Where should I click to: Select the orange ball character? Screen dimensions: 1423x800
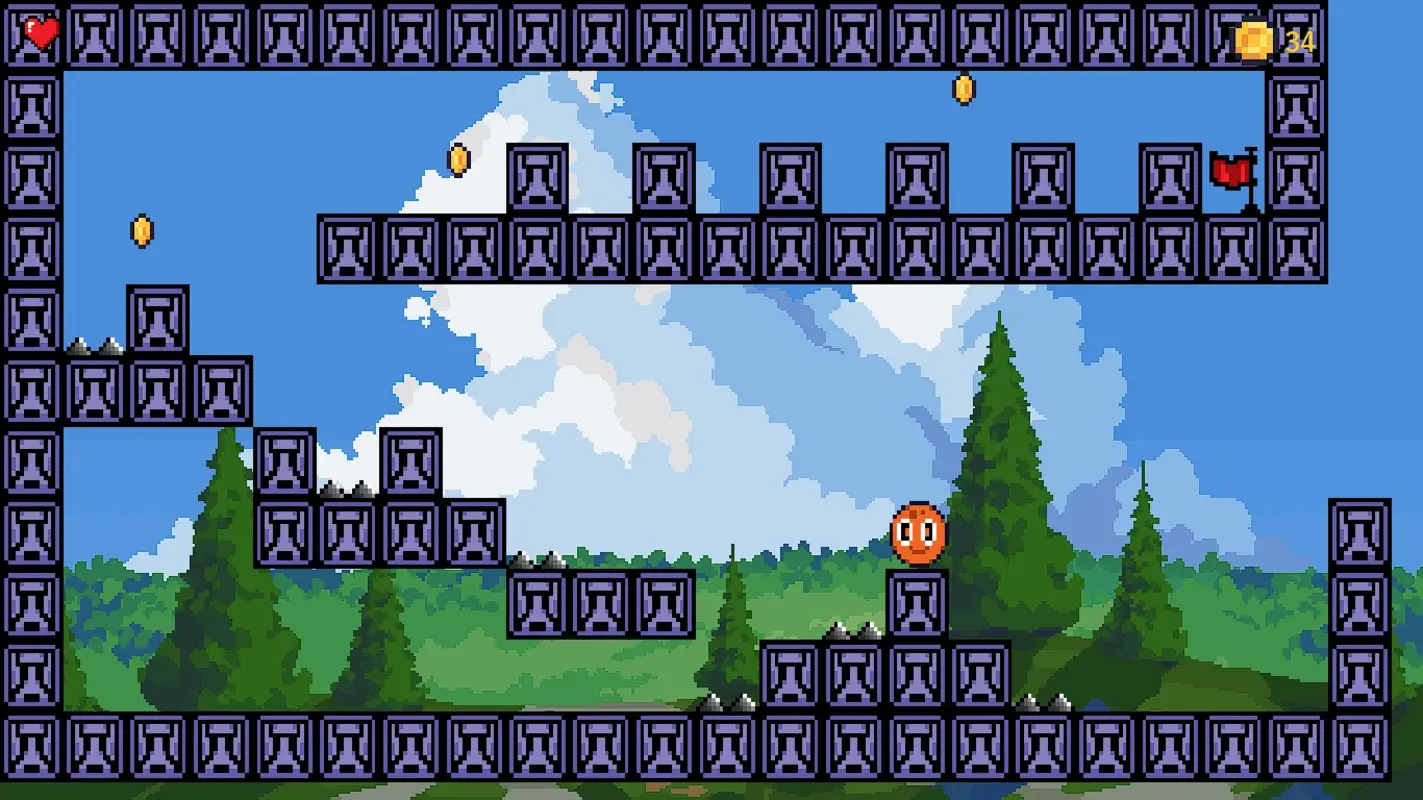(x=916, y=530)
